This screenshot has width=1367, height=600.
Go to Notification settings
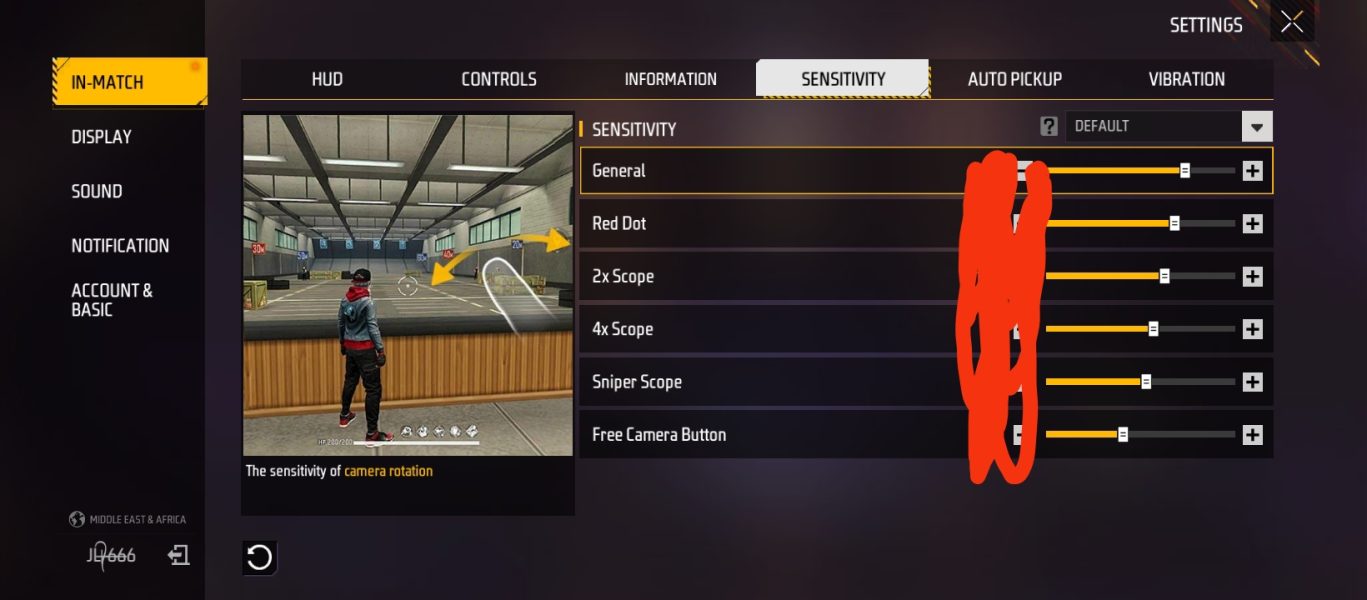click(x=120, y=245)
